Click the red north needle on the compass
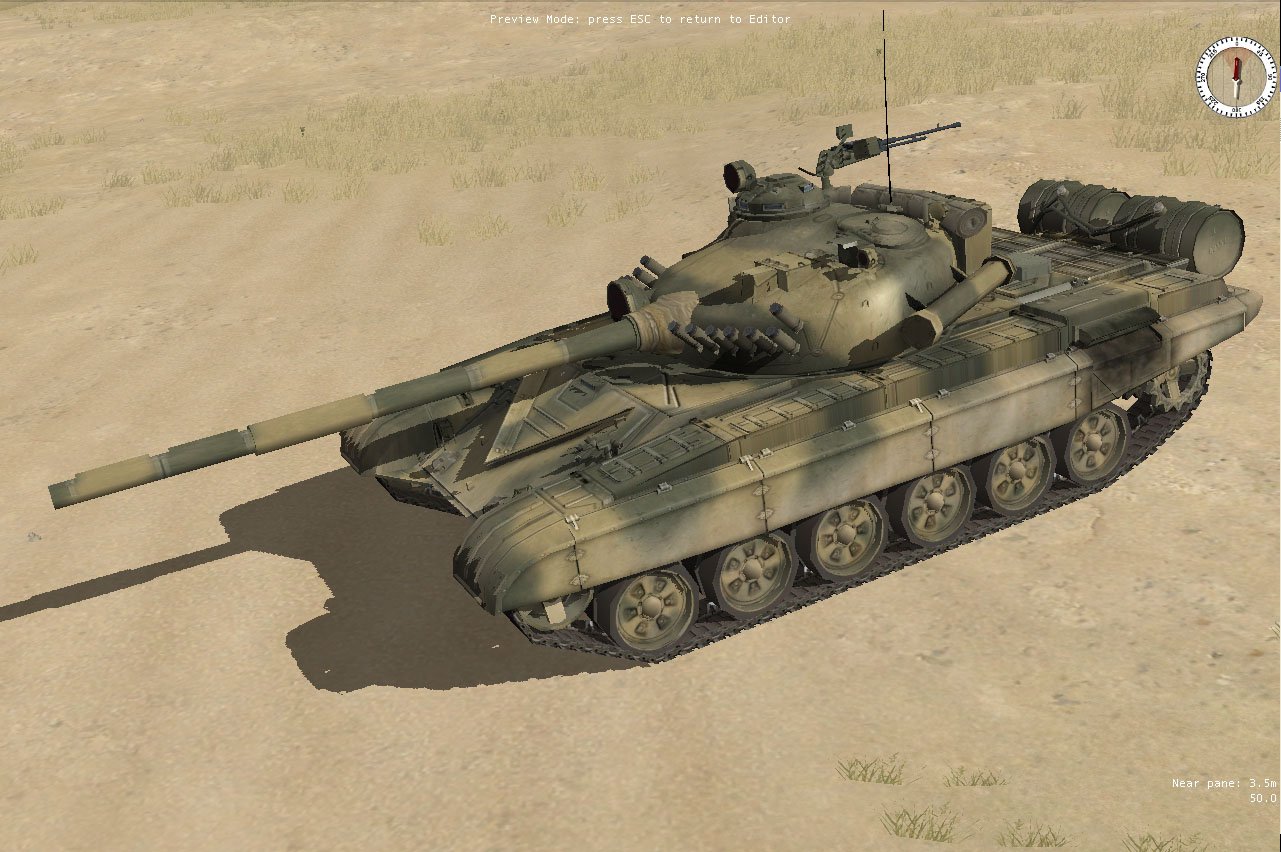Screen dimensions: 1281x852 pyautogui.click(x=1237, y=68)
